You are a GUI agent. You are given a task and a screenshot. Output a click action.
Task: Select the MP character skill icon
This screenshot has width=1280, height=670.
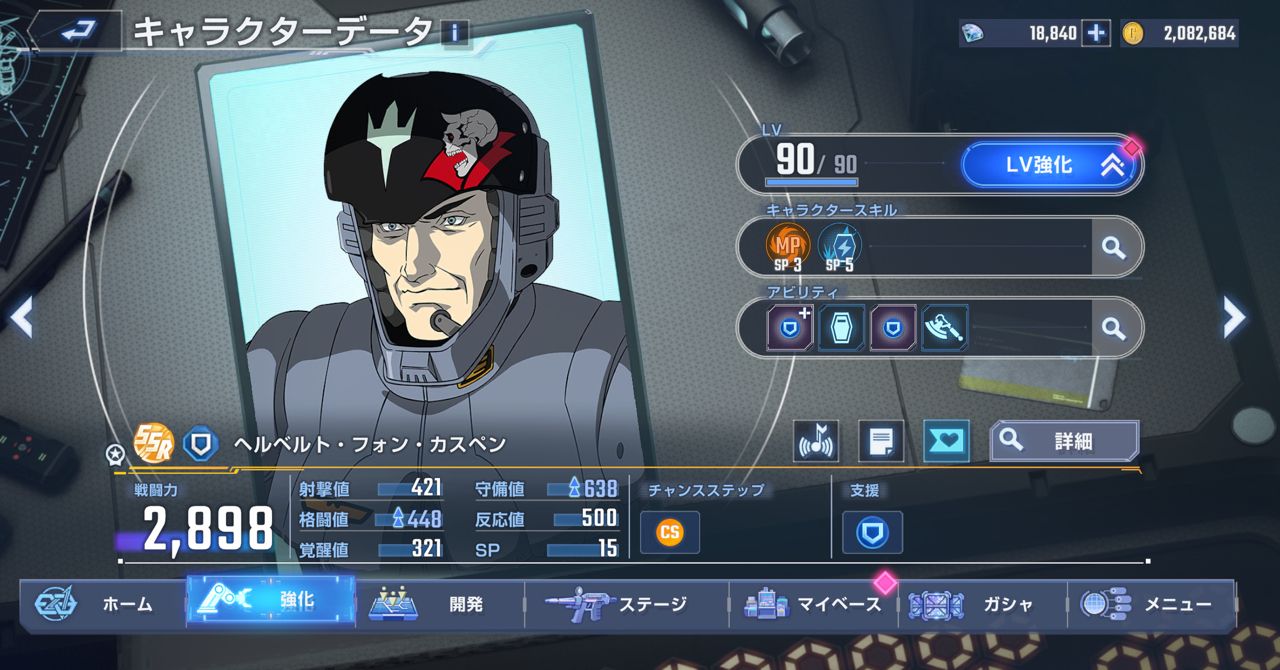click(x=787, y=245)
